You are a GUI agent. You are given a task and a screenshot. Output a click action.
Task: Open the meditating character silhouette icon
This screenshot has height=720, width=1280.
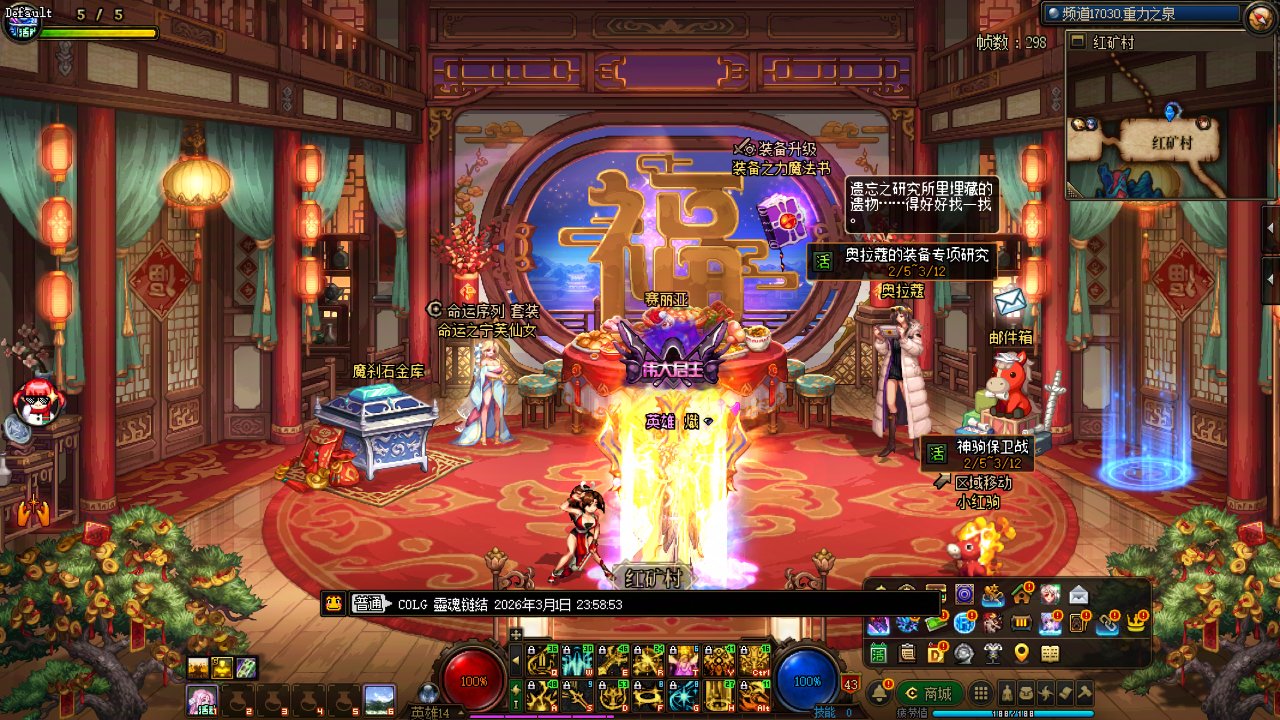click(x=1008, y=693)
